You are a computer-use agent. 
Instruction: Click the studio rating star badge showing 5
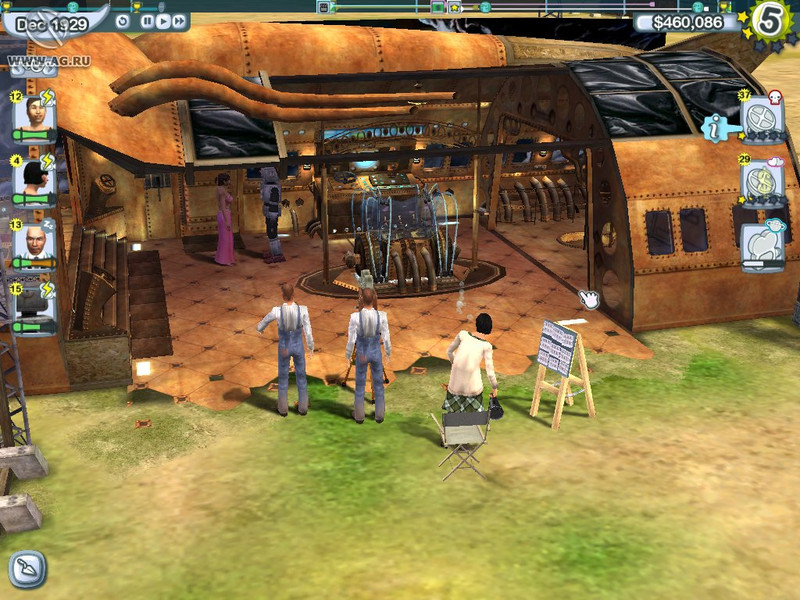point(770,21)
